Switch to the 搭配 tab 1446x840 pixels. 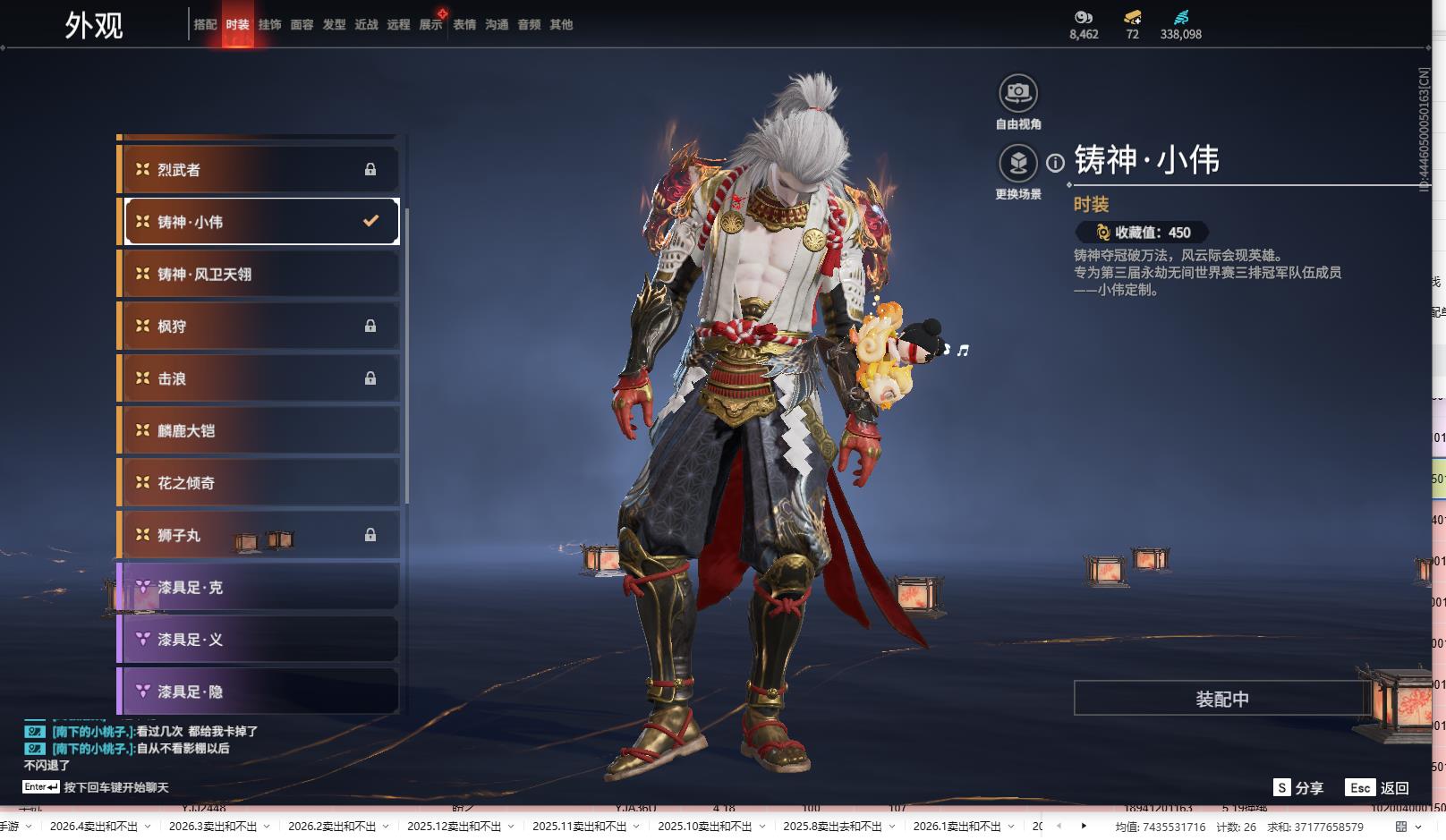[205, 25]
